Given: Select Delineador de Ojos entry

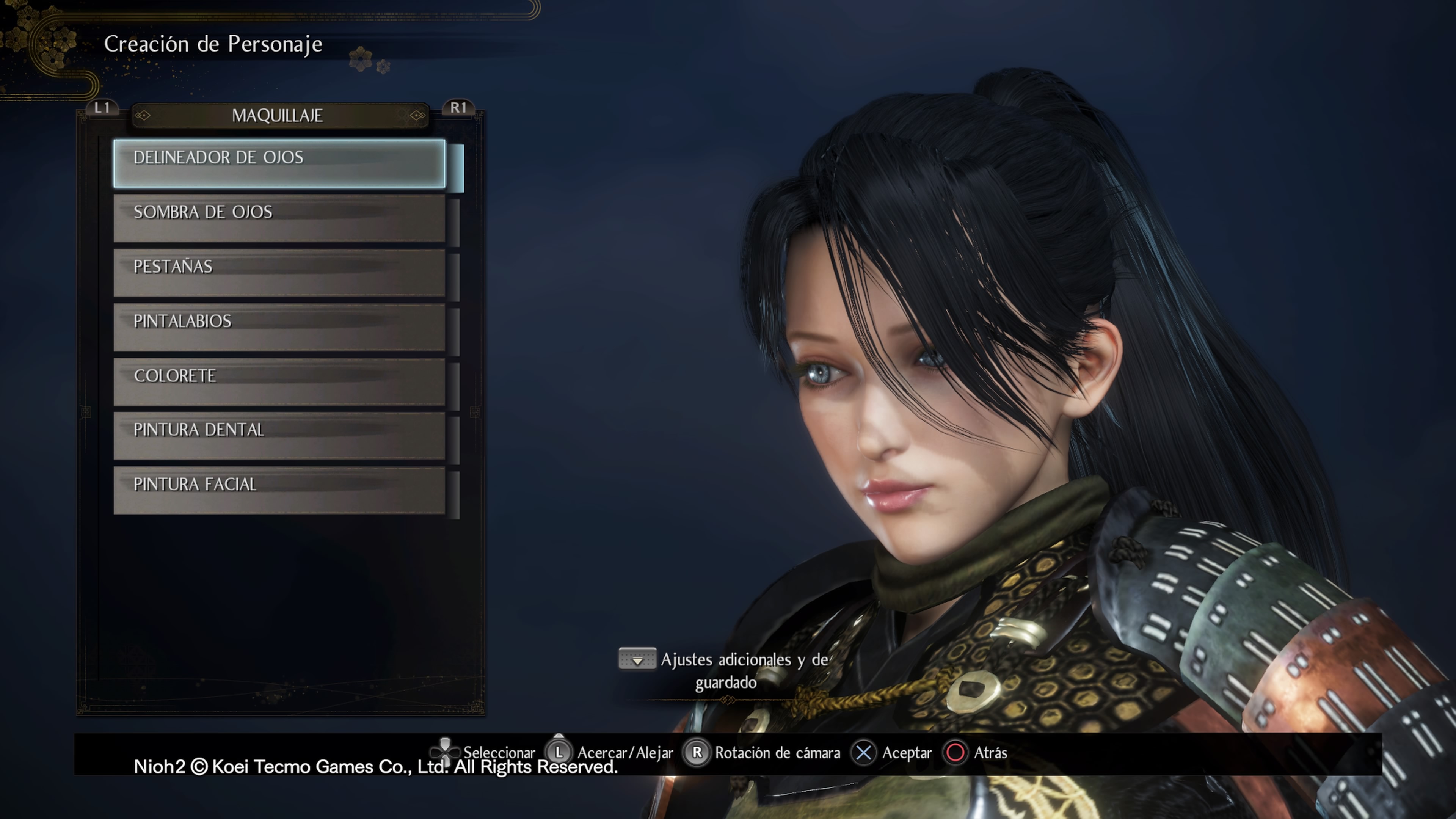Looking at the screenshot, I should click(x=279, y=163).
